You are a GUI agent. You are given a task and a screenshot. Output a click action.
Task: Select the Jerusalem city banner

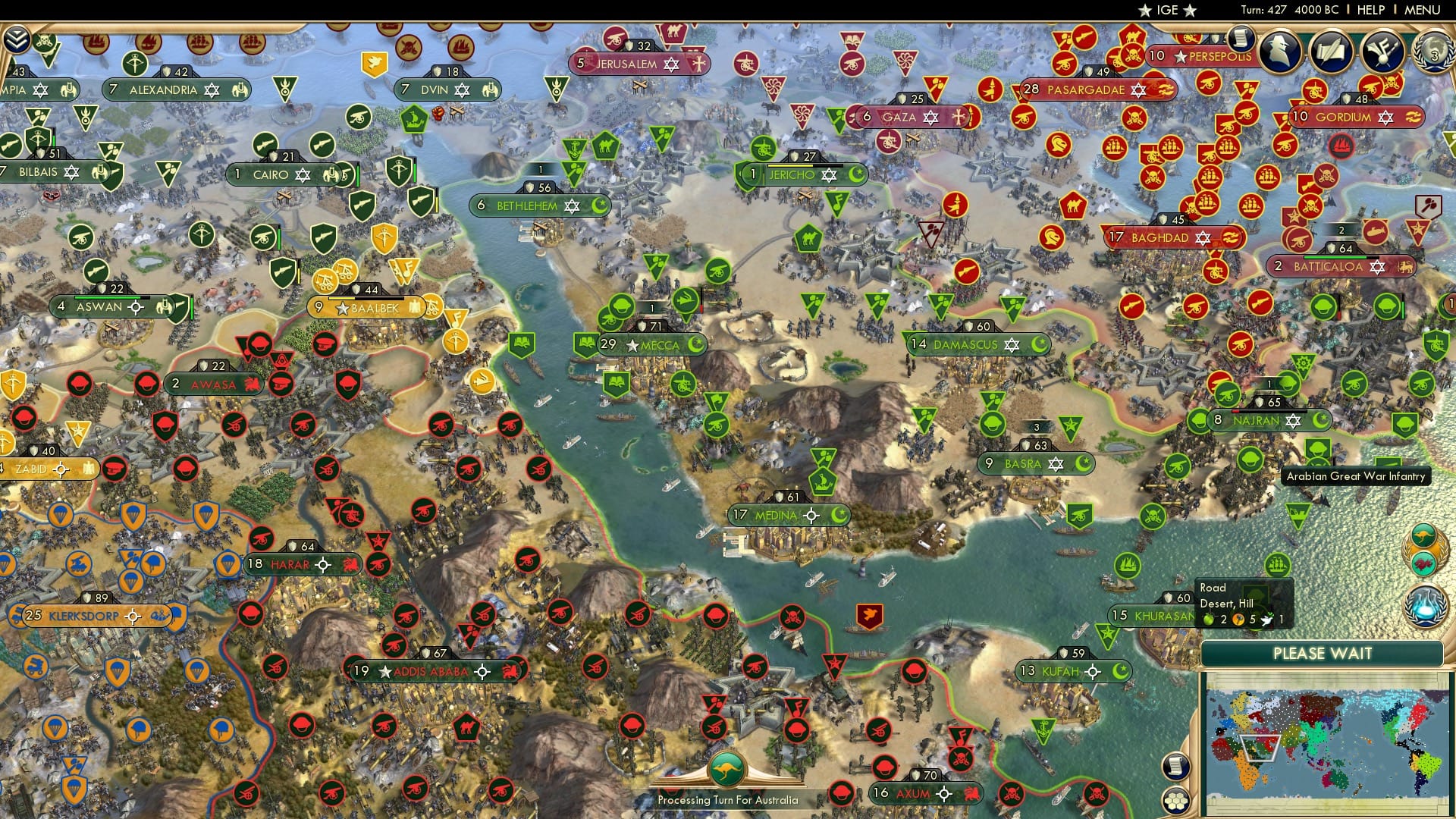tap(627, 64)
